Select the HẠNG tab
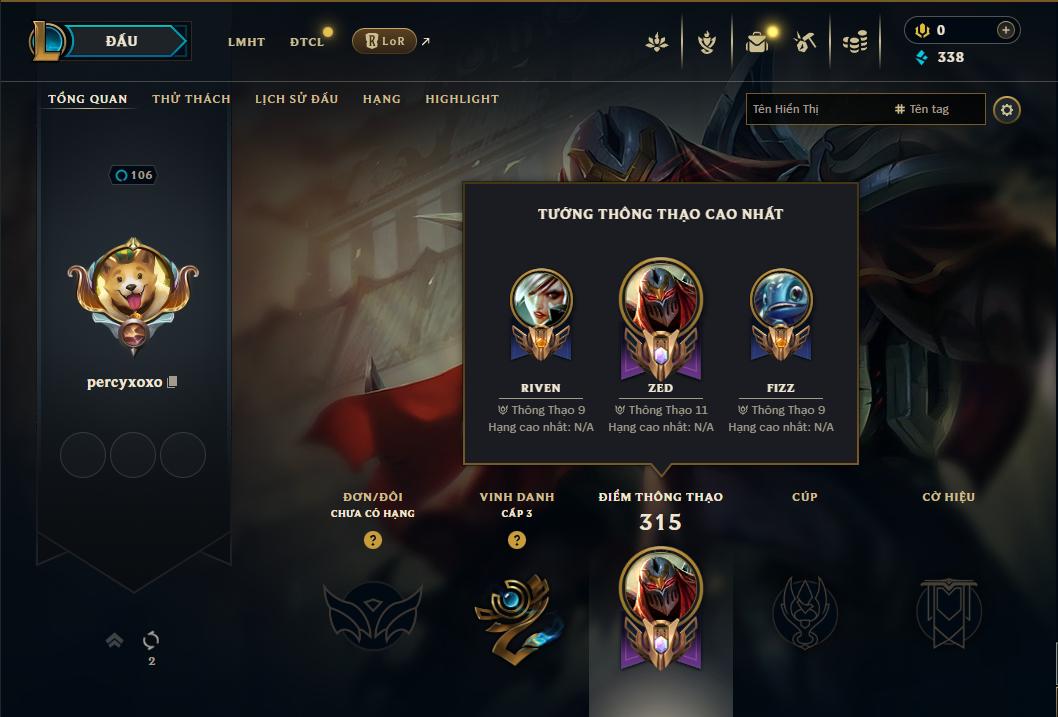 382,99
